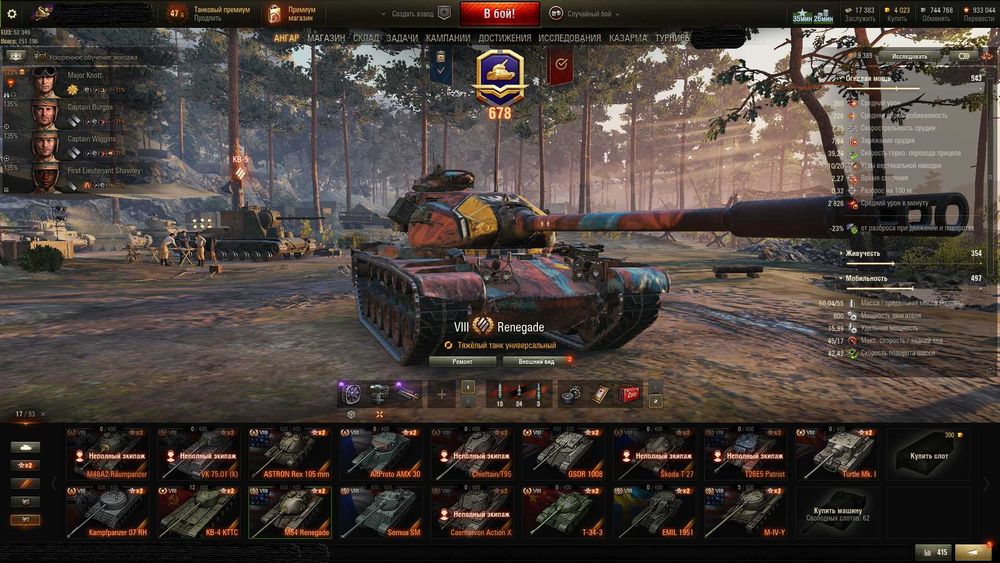Open the Премиум магазин

291,14
